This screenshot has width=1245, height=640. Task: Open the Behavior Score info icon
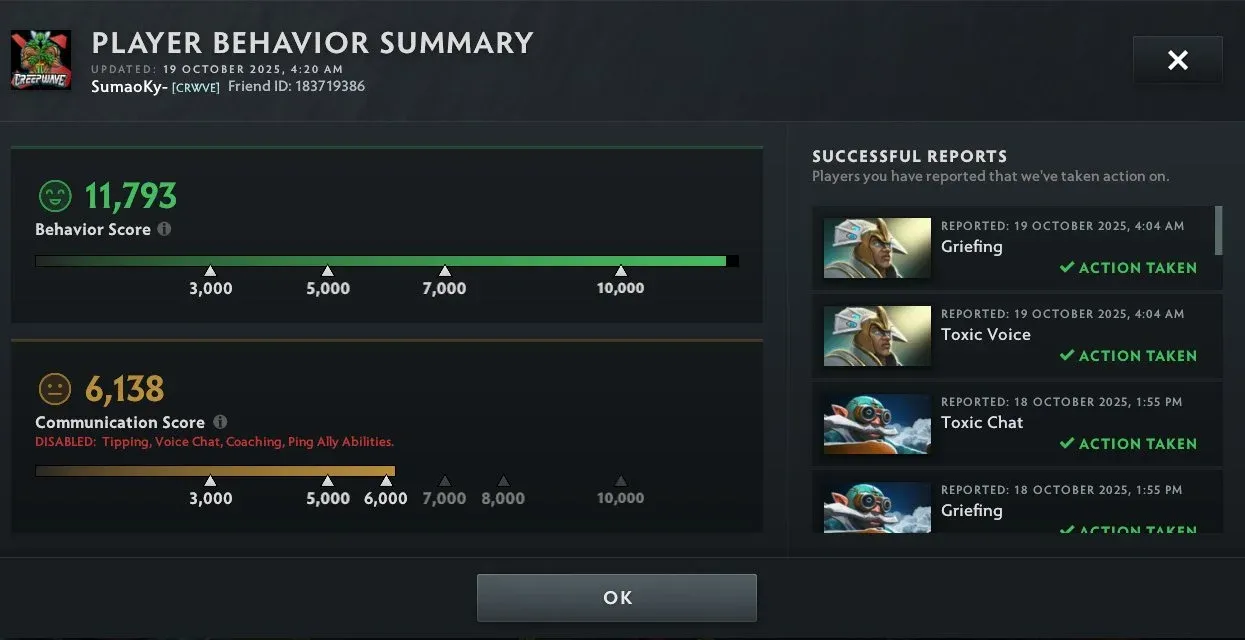pos(164,229)
